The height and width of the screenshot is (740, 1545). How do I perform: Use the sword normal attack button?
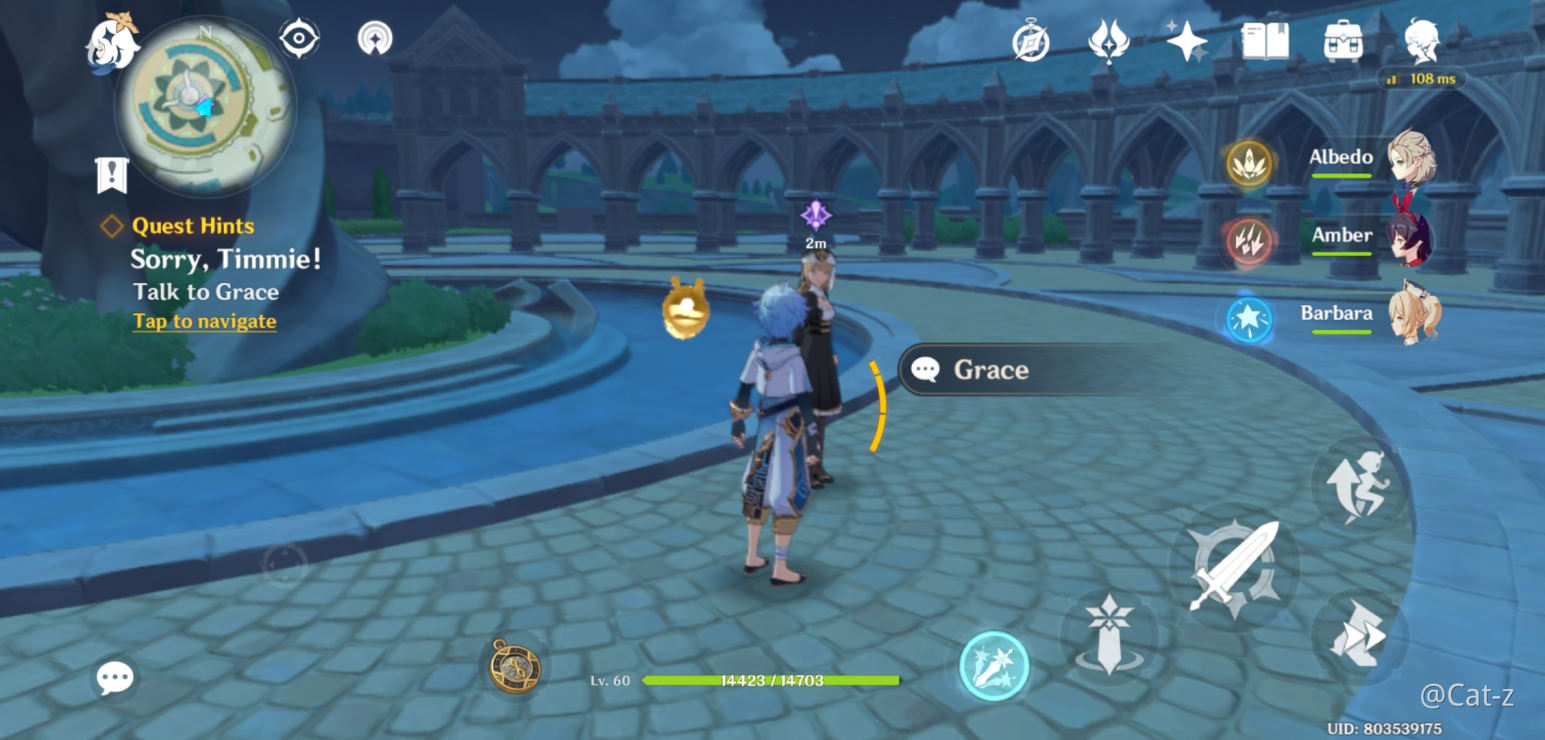coord(1234,567)
